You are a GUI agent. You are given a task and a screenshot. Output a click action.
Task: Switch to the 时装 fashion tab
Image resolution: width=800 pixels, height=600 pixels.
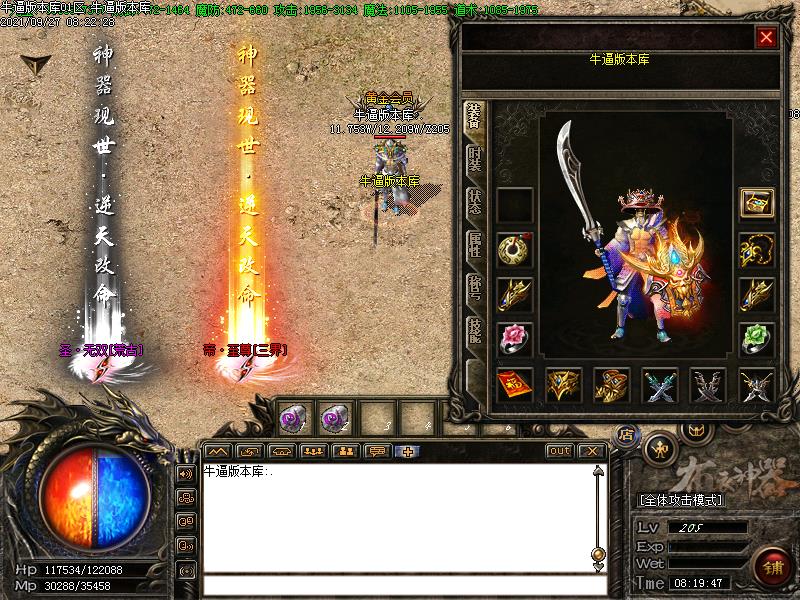point(475,159)
